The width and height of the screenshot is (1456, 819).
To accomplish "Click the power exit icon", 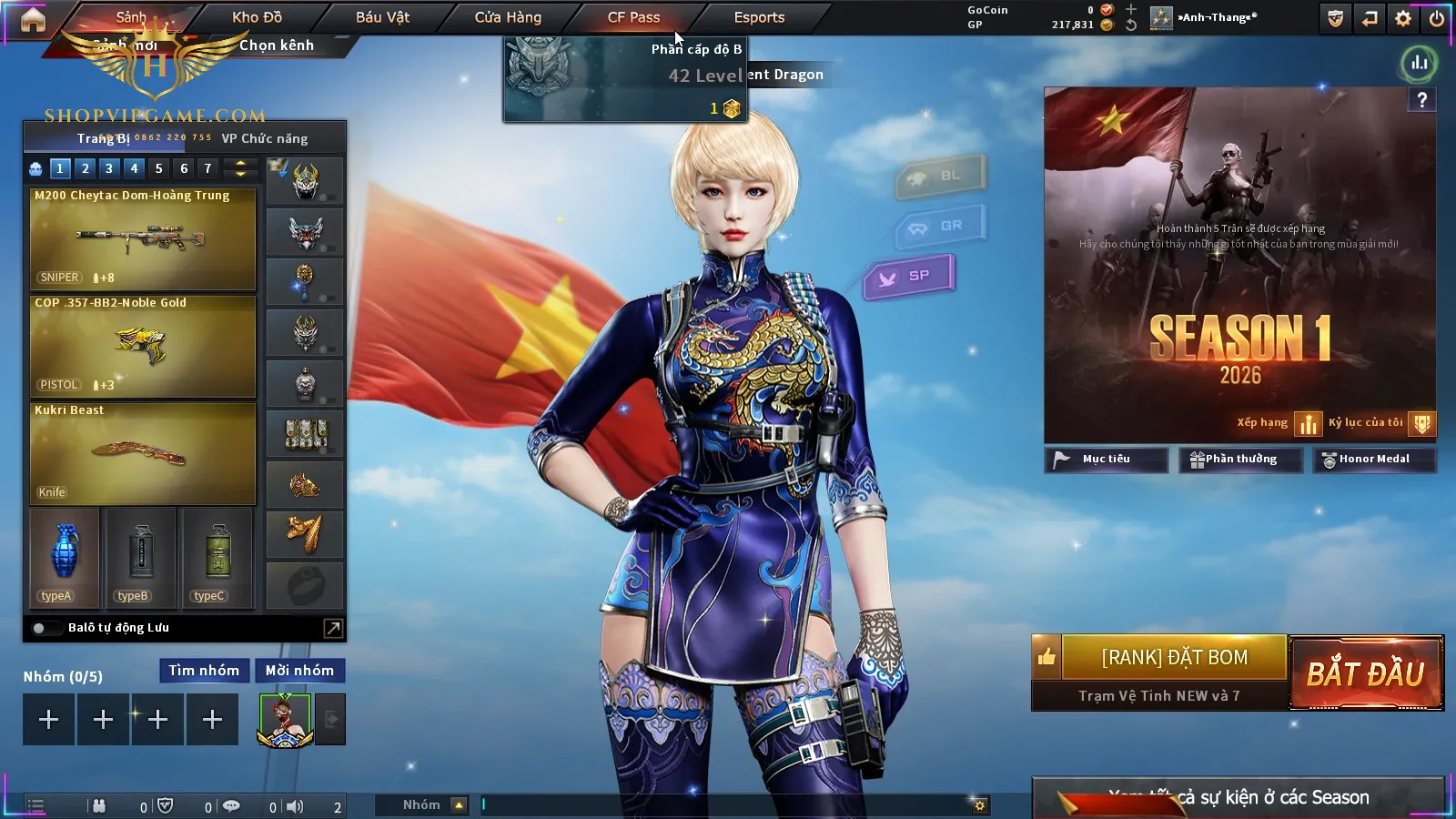I will tap(1437, 18).
